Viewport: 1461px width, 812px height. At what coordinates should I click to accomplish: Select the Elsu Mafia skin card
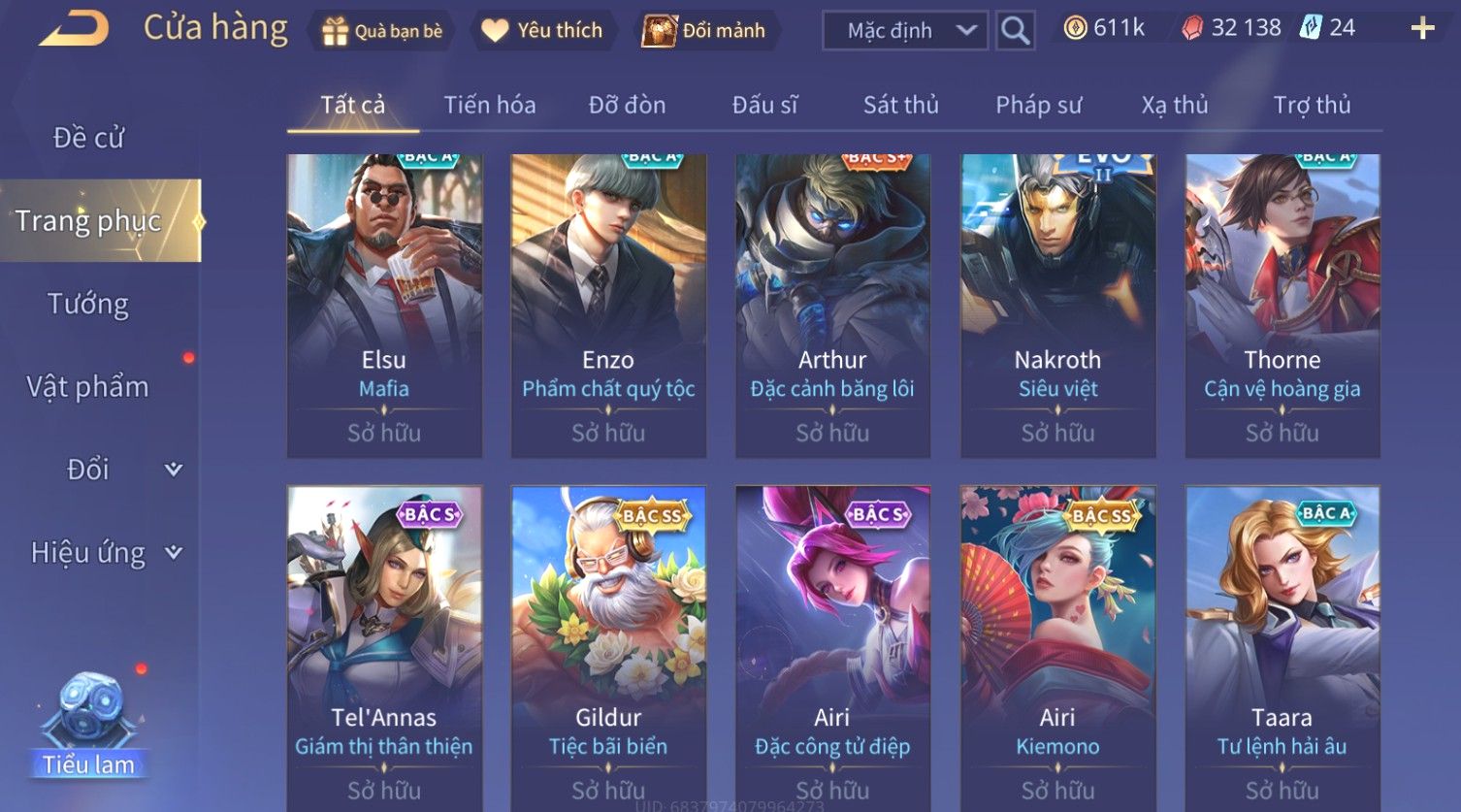pyautogui.click(x=384, y=306)
